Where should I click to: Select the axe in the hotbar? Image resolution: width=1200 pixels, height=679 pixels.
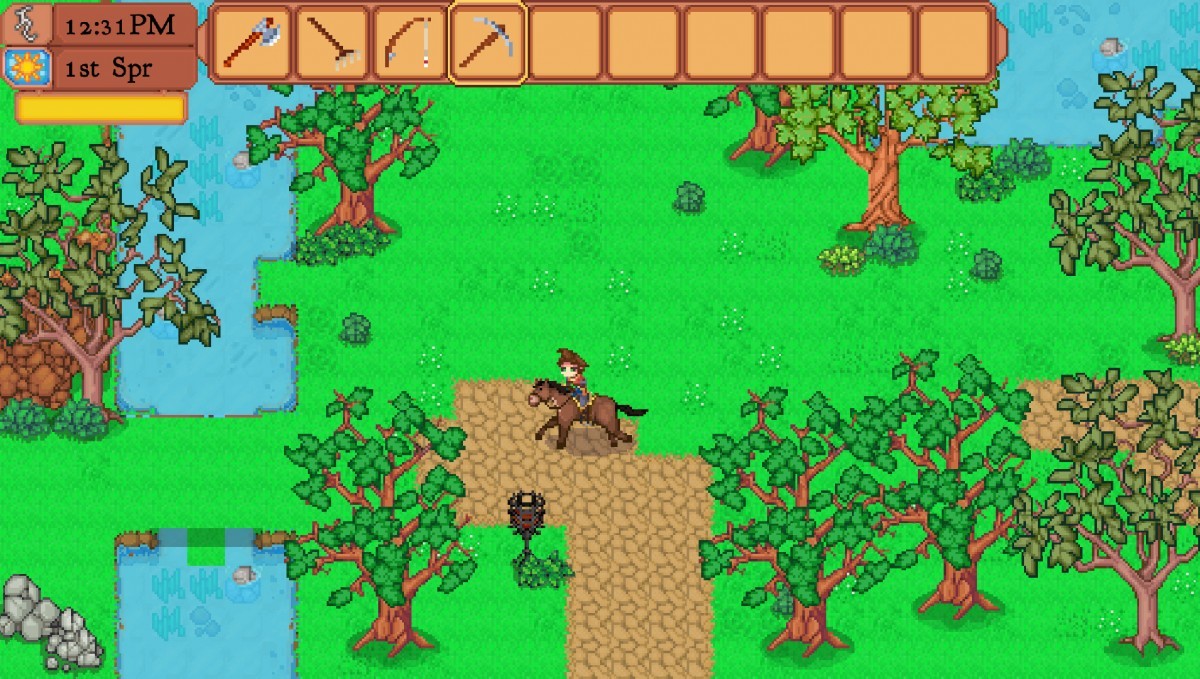coord(252,42)
